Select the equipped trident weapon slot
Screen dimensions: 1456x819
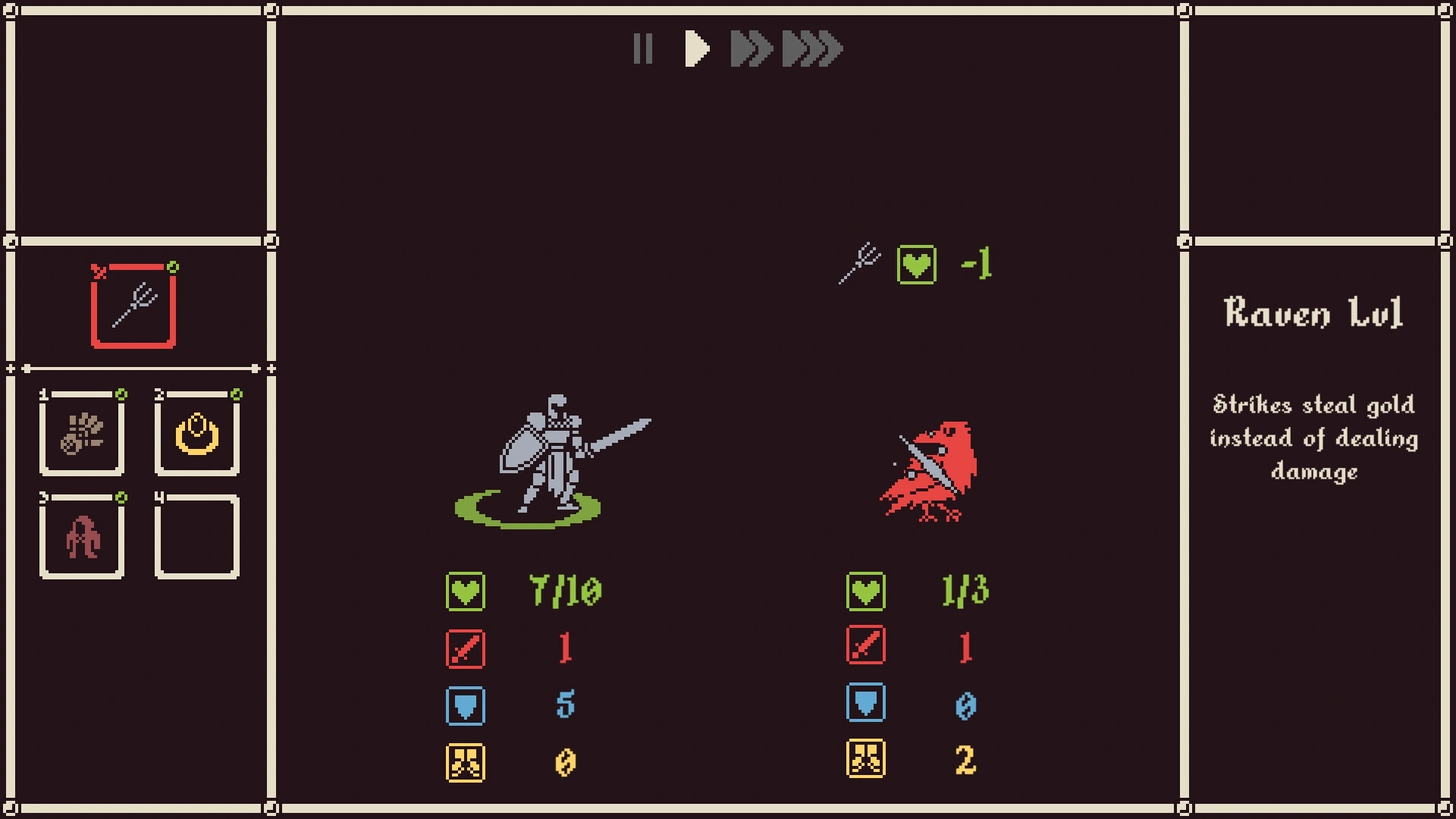133,306
